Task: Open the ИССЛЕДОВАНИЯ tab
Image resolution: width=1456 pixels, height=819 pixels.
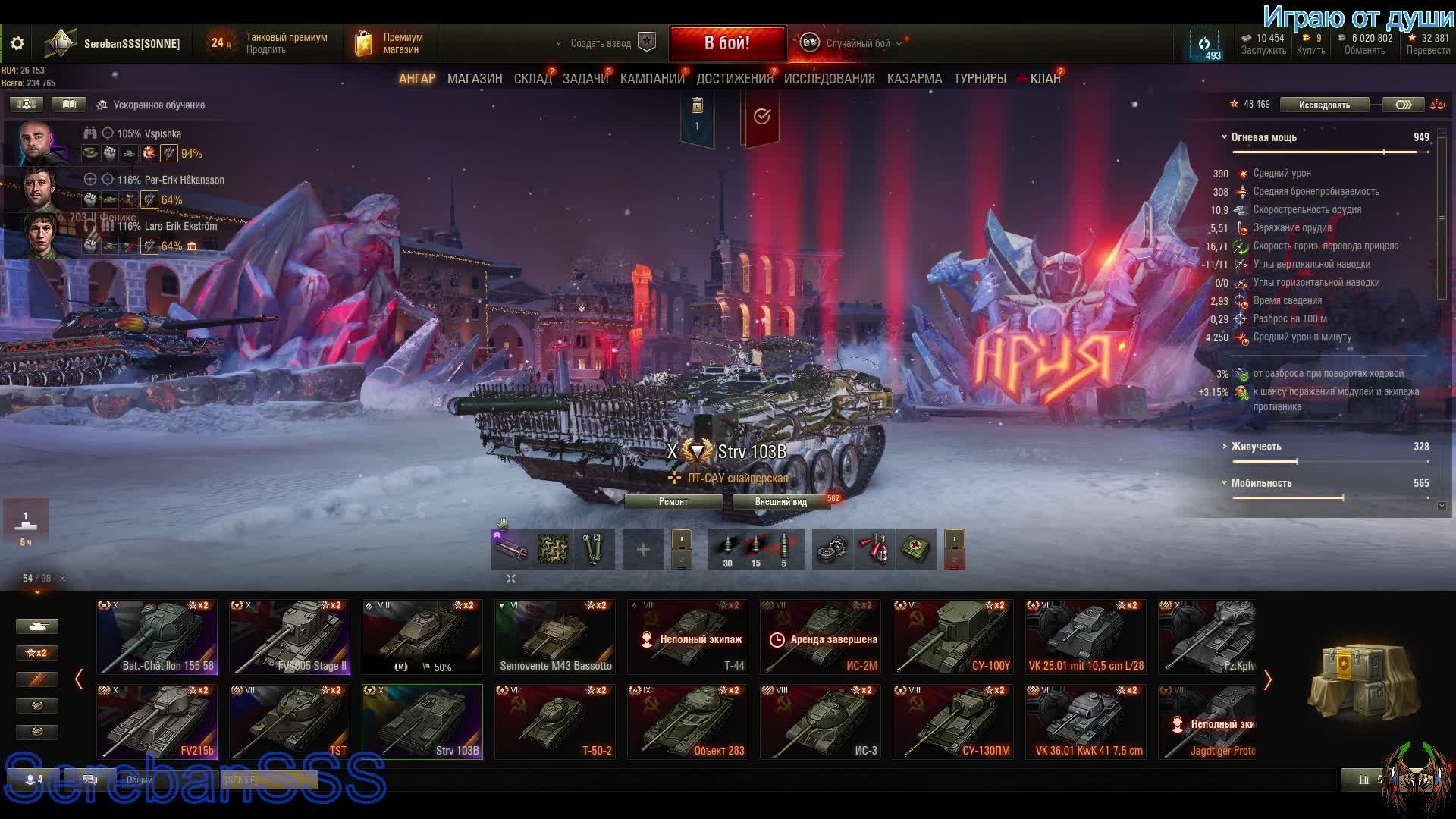Action: (x=829, y=79)
